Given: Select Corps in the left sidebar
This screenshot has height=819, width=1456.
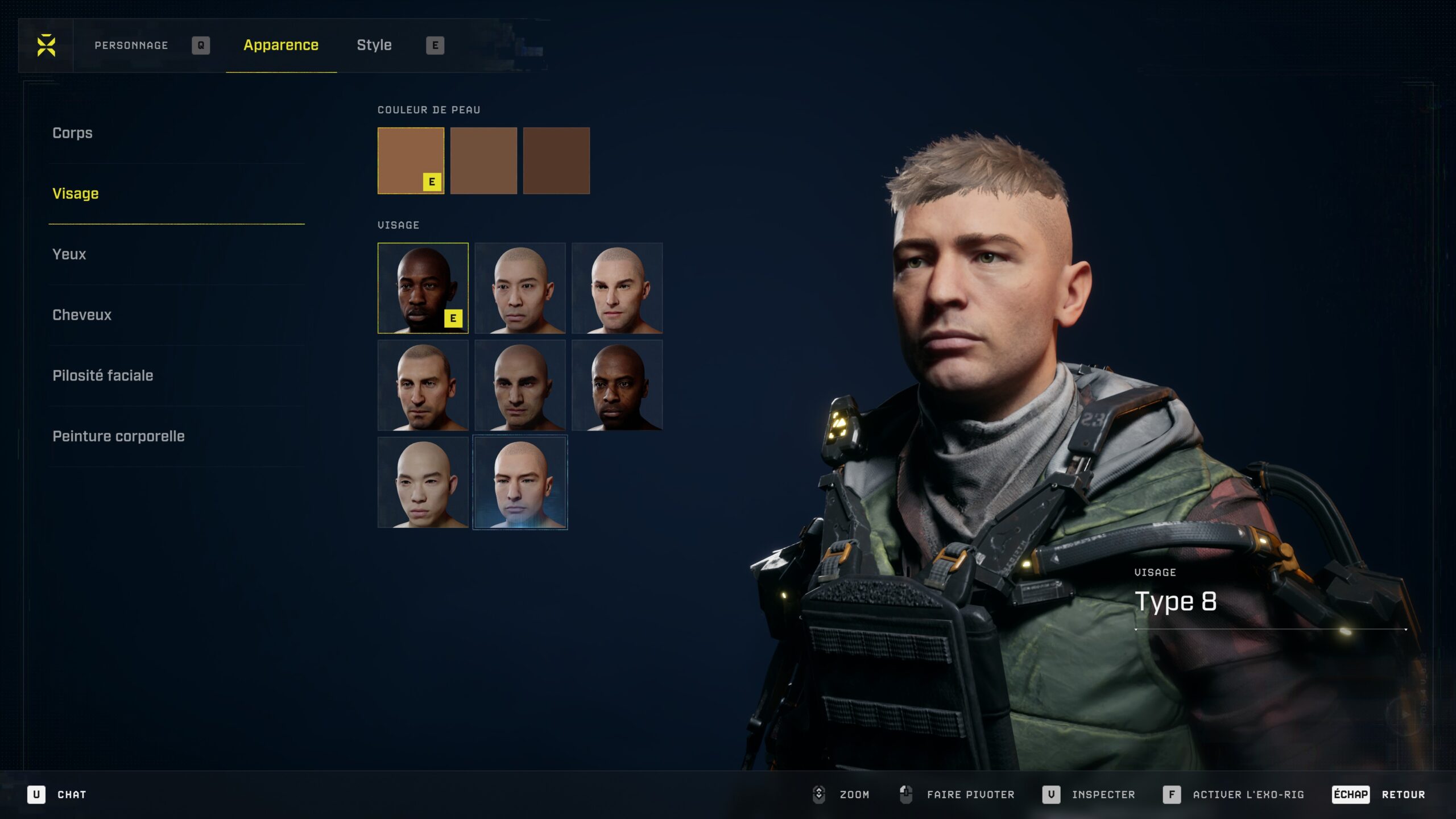Looking at the screenshot, I should click(72, 133).
